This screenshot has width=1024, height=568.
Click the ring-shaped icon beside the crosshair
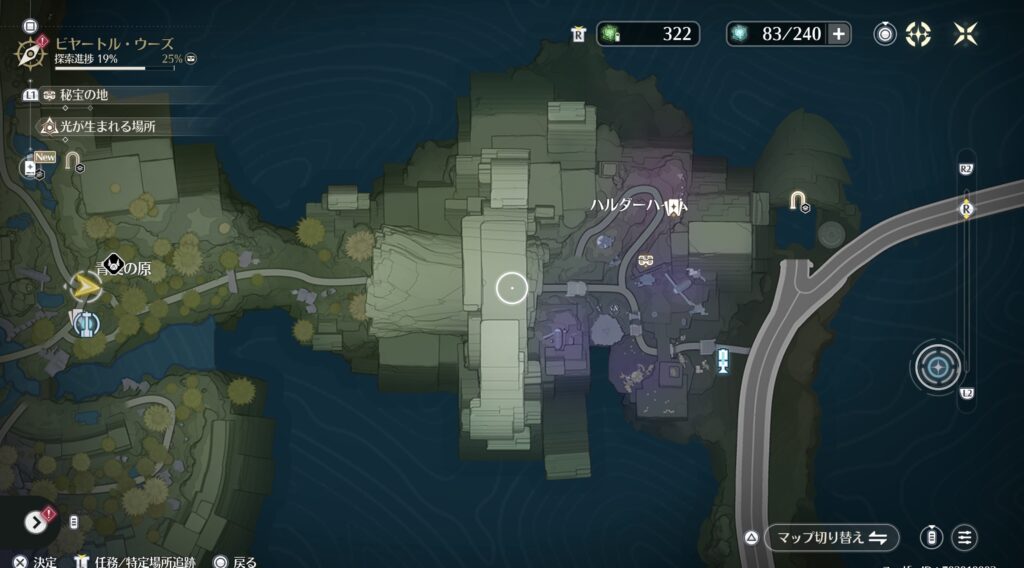coord(885,34)
